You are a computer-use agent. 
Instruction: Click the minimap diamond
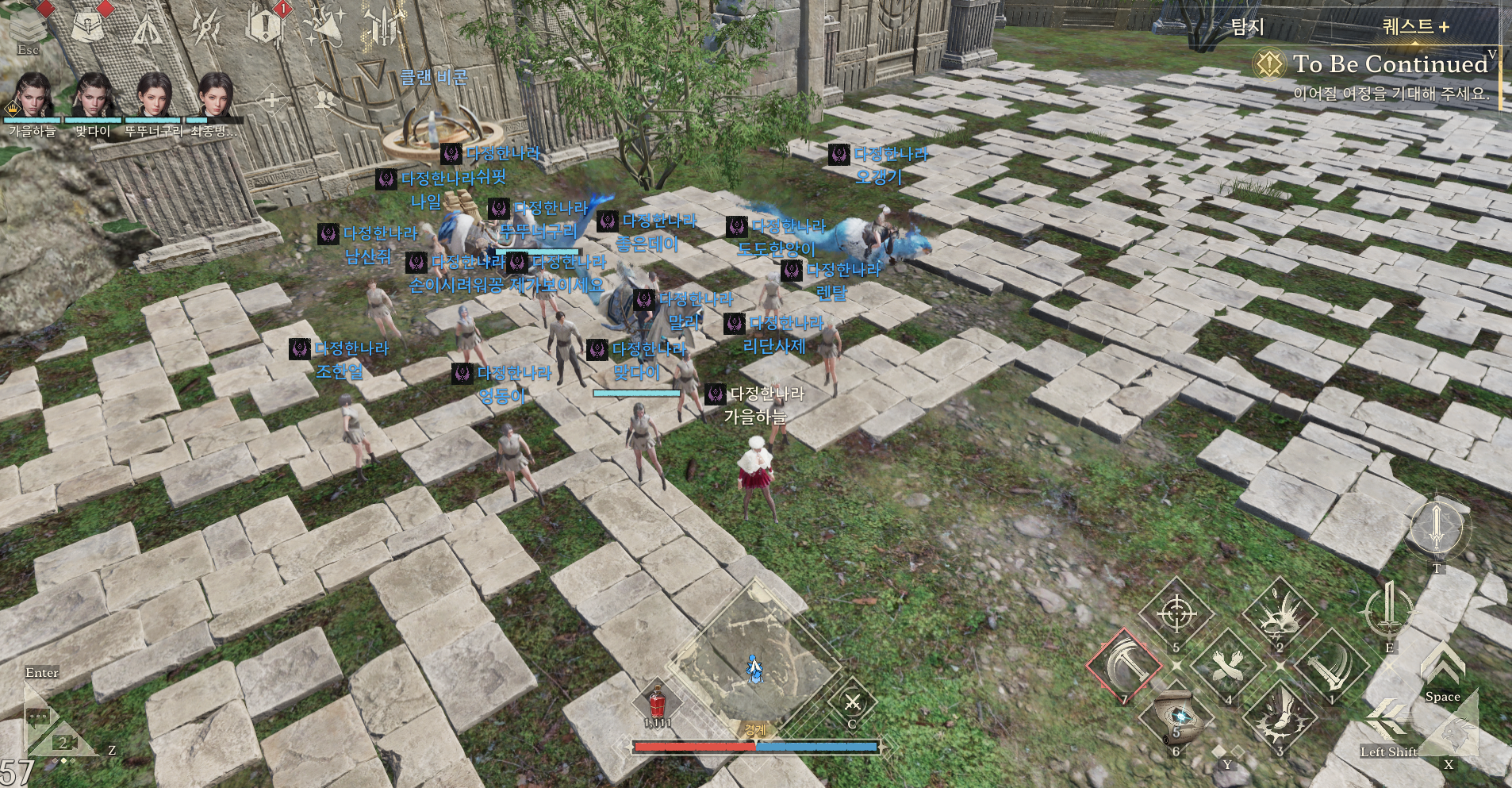tap(752, 671)
